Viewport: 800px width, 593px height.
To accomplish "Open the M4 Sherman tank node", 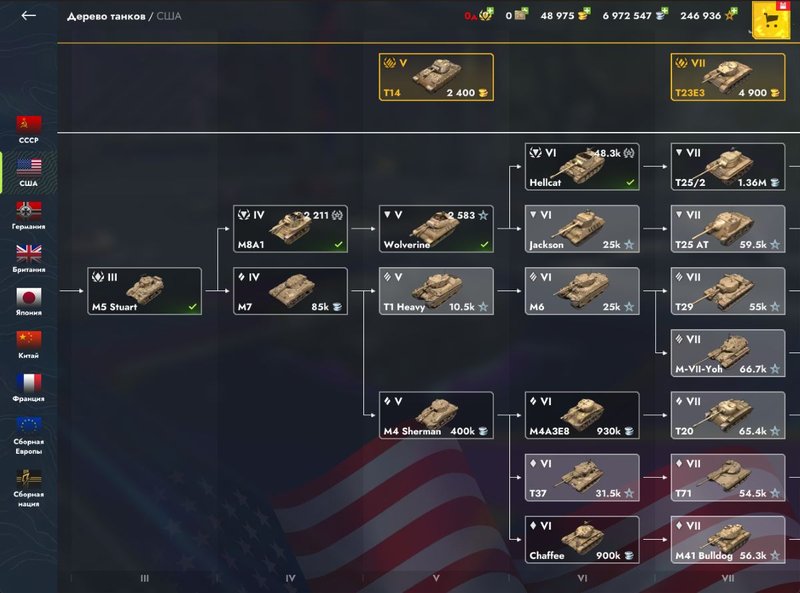I will 436,415.
